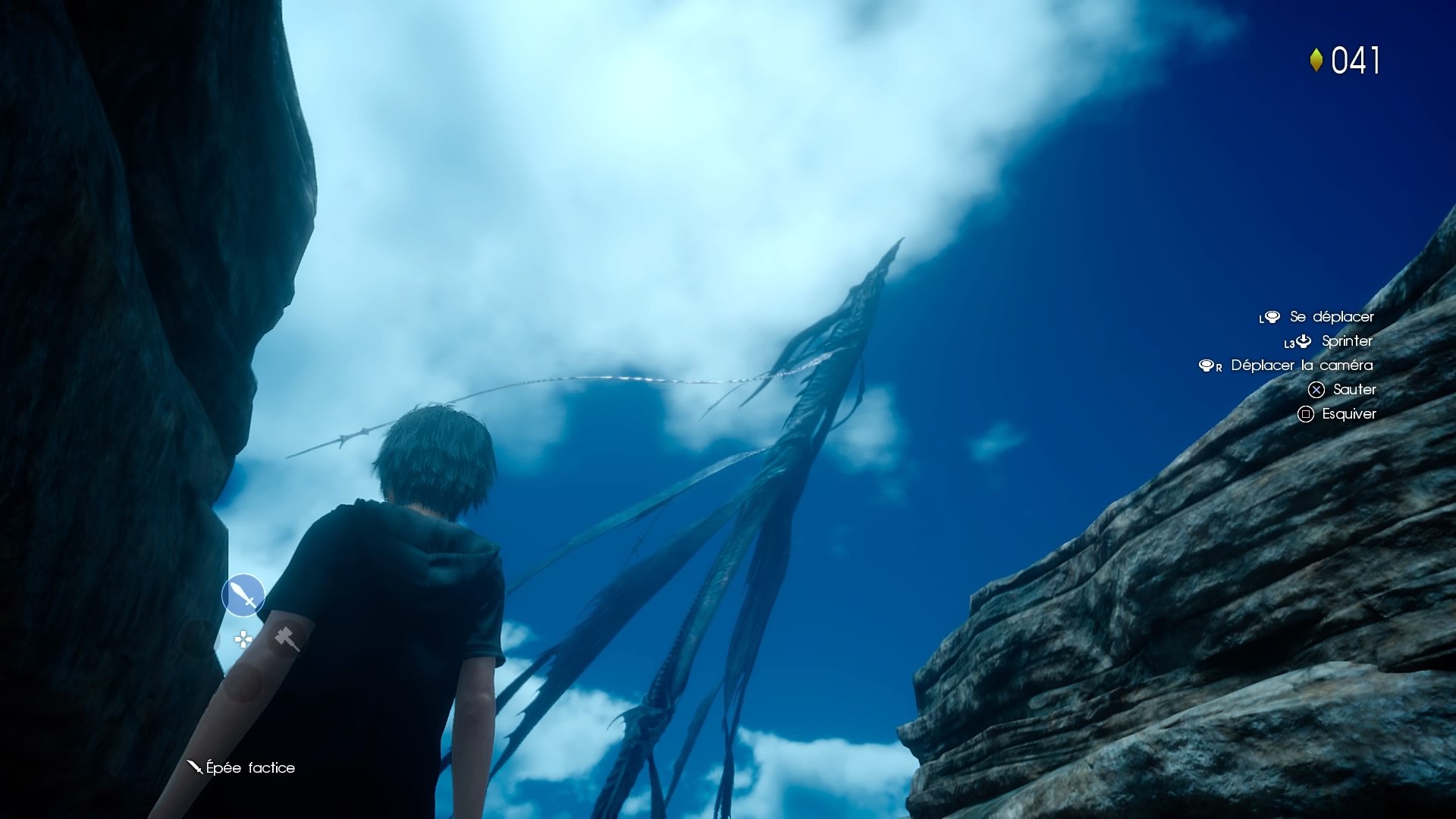Screen dimensions: 1456x819
Task: Switch to the hammer weapon slot
Action: click(x=287, y=639)
